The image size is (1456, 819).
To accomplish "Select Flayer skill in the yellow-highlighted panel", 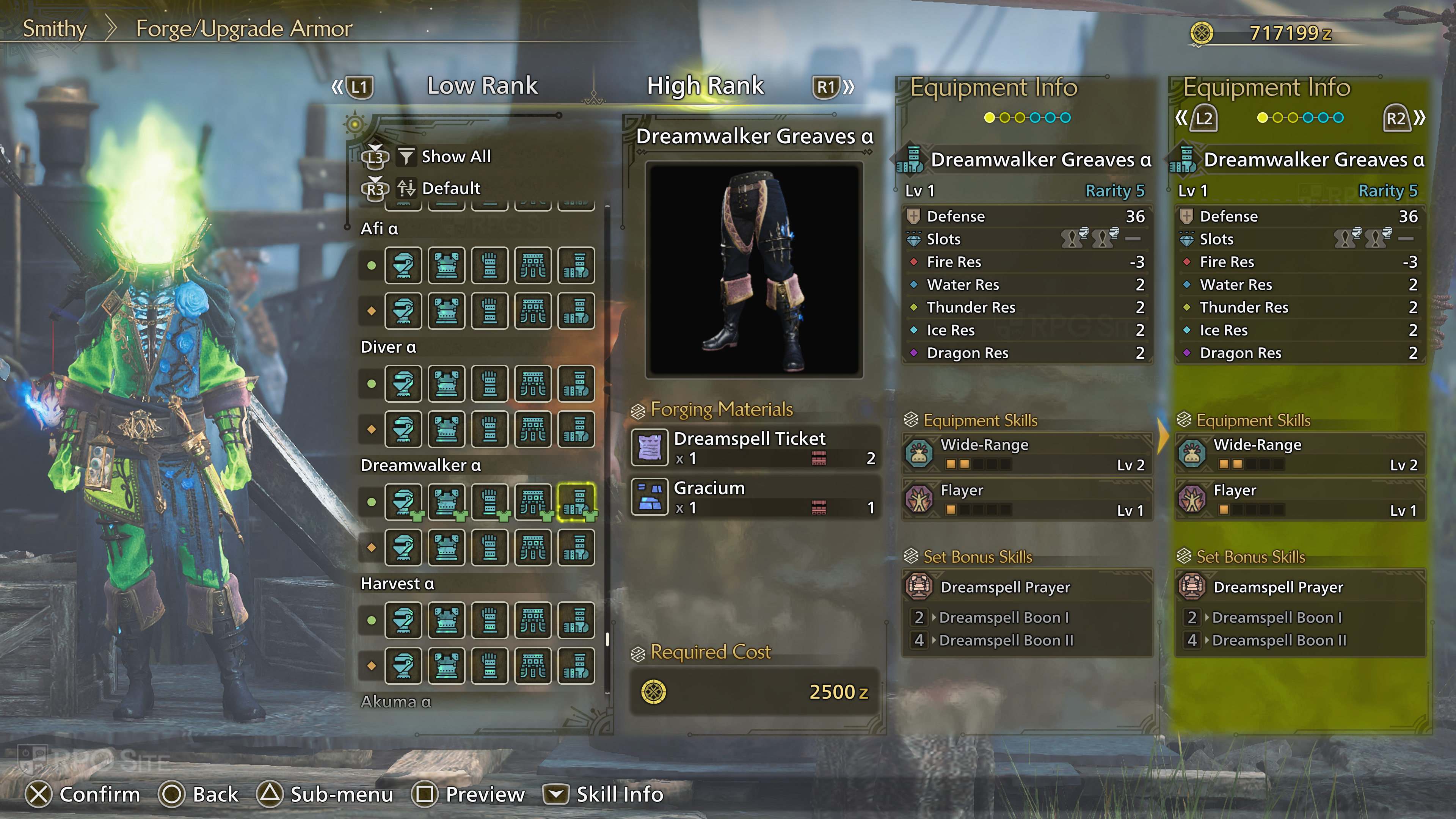I will (x=1299, y=499).
